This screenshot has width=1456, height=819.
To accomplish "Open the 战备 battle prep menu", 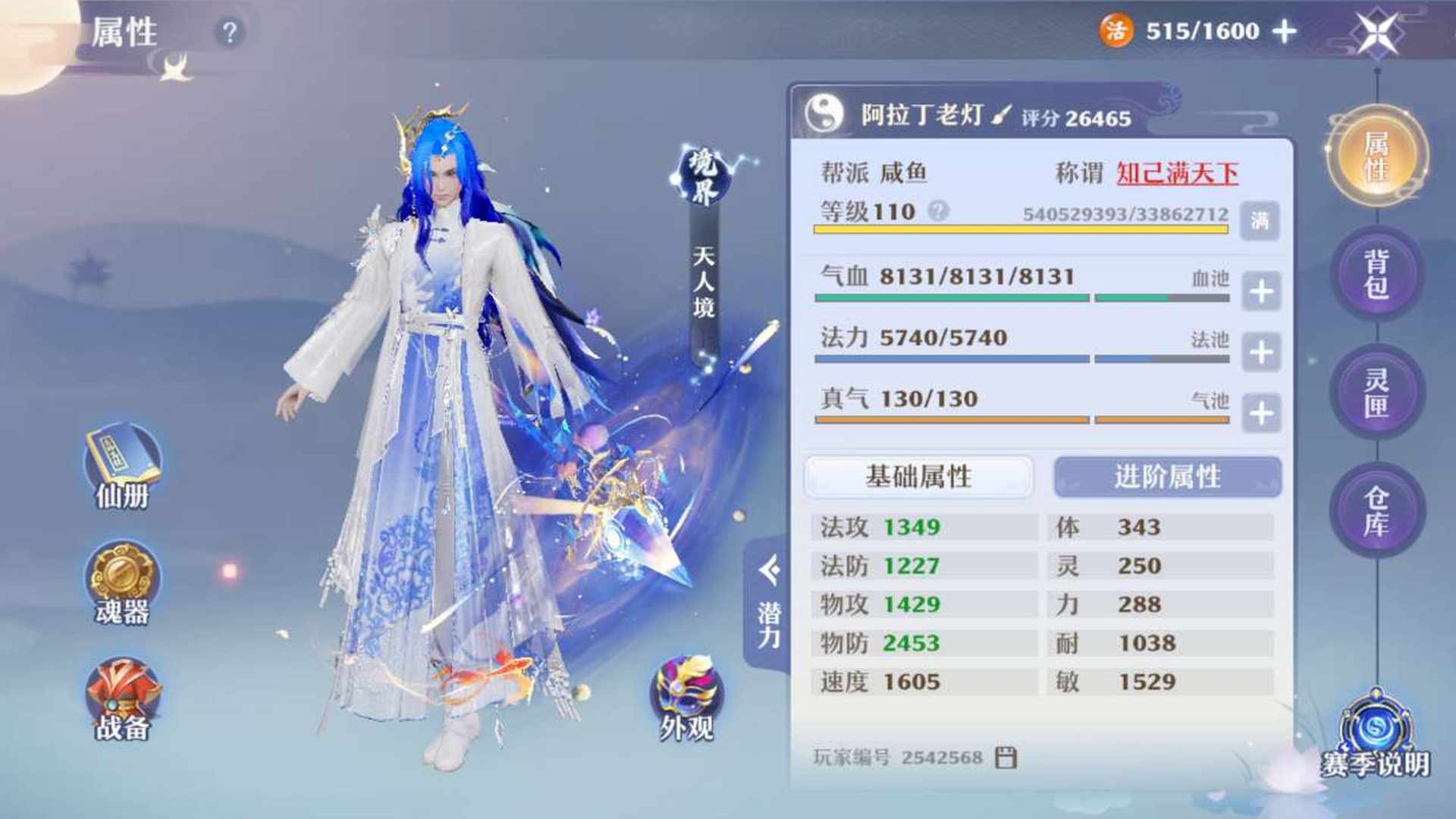I will coord(122,699).
